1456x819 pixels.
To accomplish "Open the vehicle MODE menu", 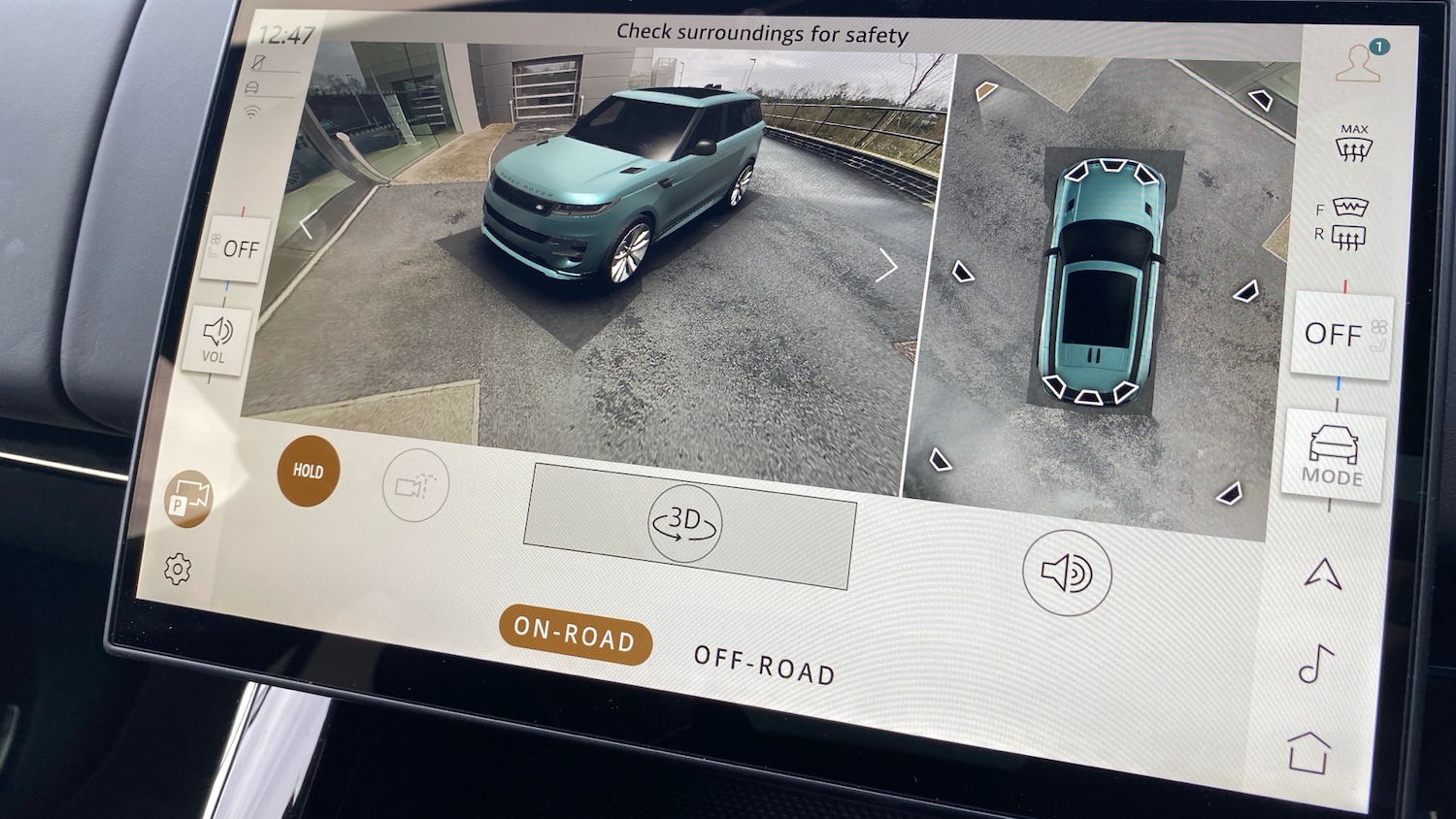I will click(x=1333, y=455).
